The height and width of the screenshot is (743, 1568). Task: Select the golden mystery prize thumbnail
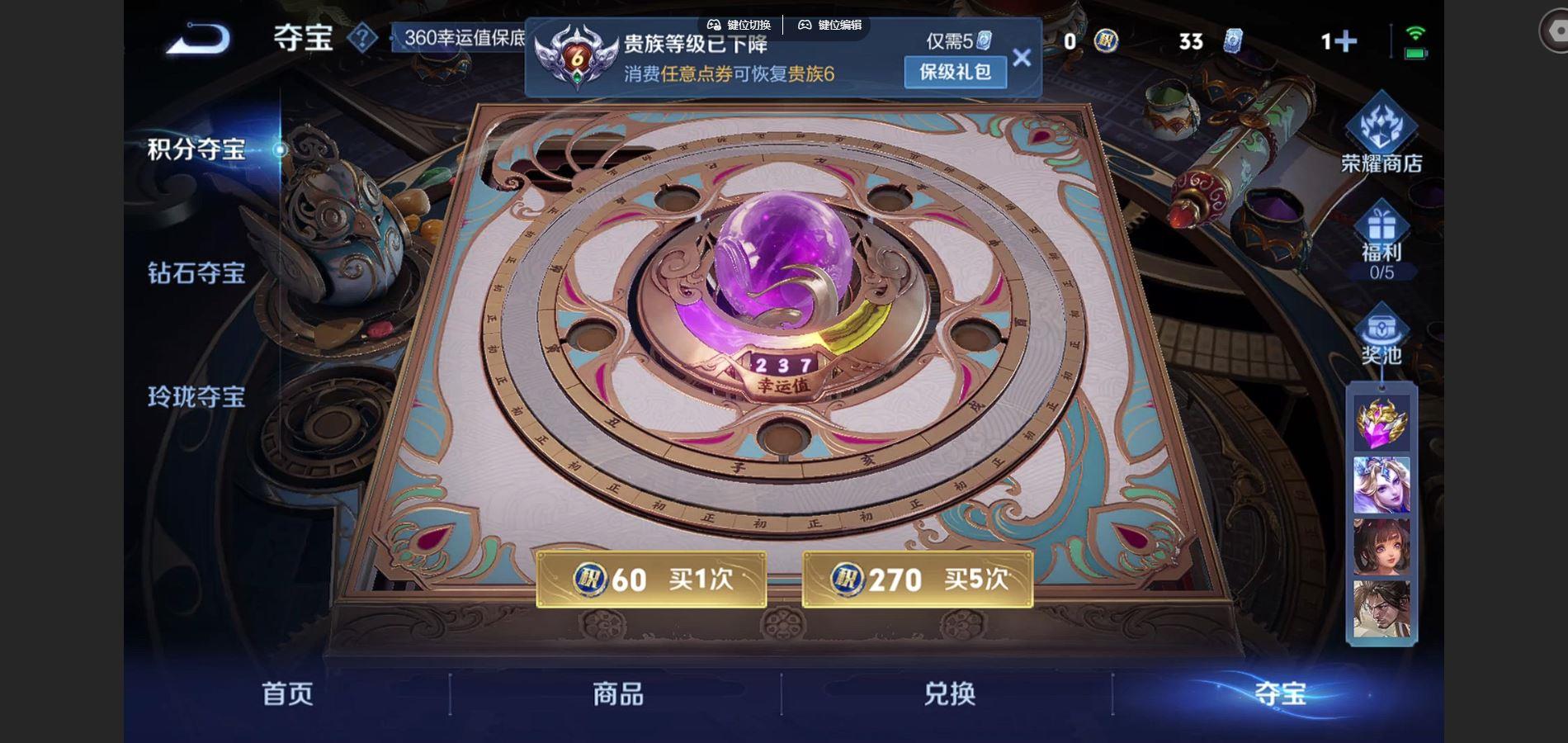point(1380,424)
